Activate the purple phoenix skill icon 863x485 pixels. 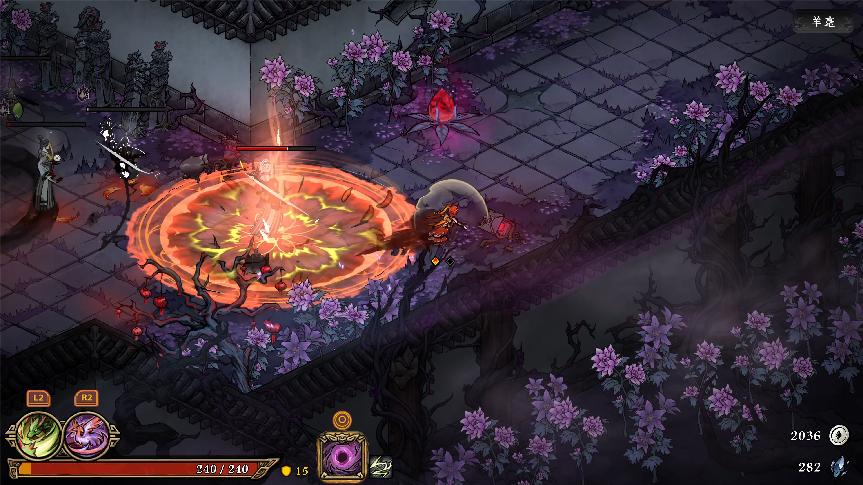coord(85,434)
